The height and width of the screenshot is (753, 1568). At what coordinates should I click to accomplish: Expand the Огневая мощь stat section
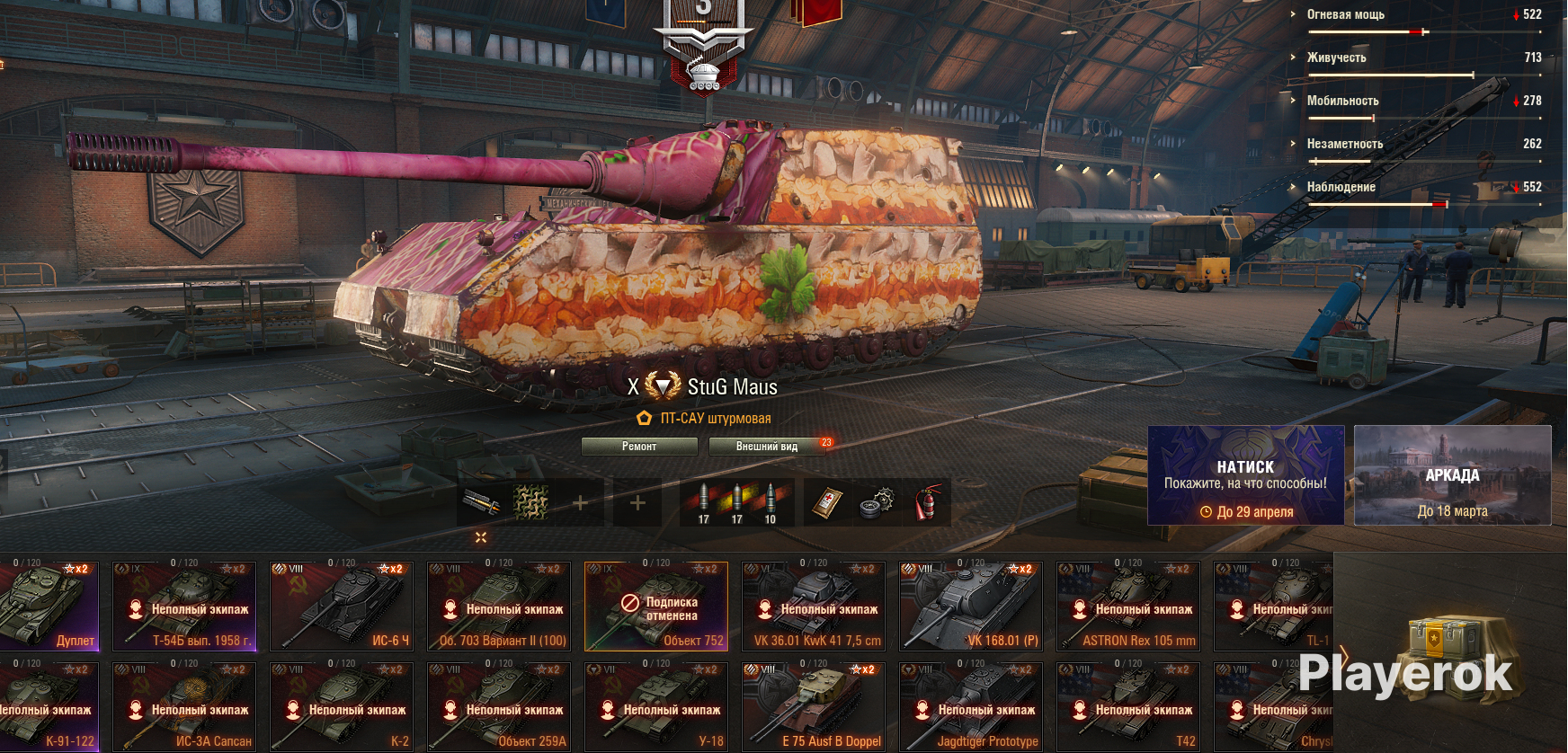(1345, 14)
